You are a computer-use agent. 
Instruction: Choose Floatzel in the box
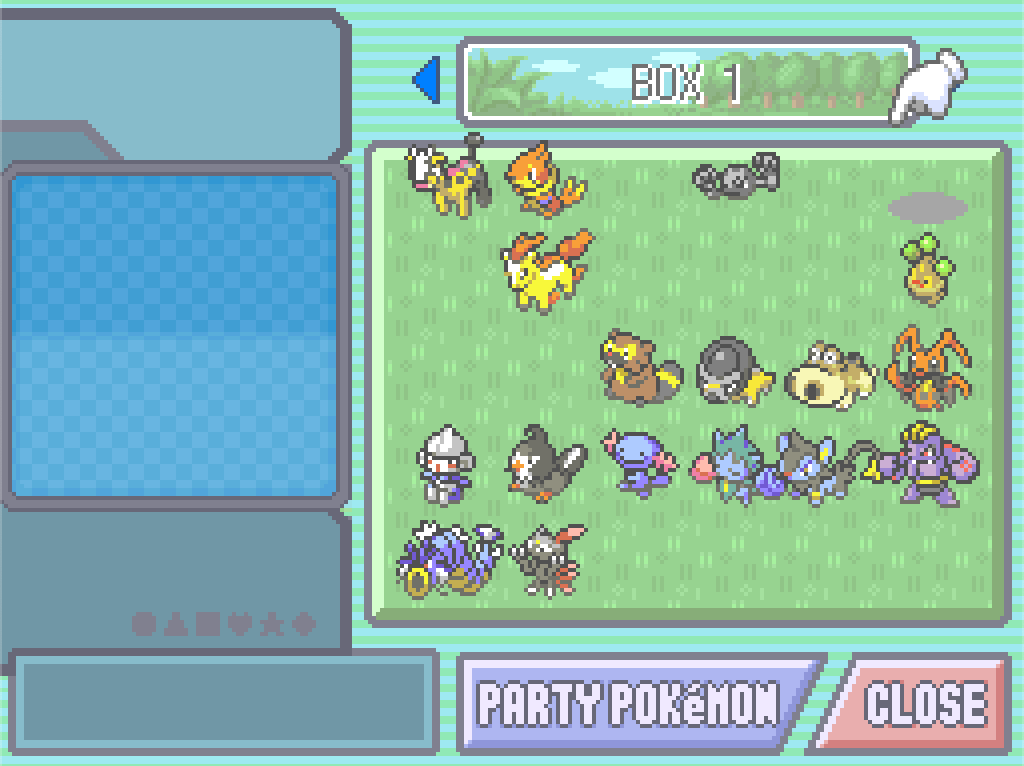coord(546,268)
